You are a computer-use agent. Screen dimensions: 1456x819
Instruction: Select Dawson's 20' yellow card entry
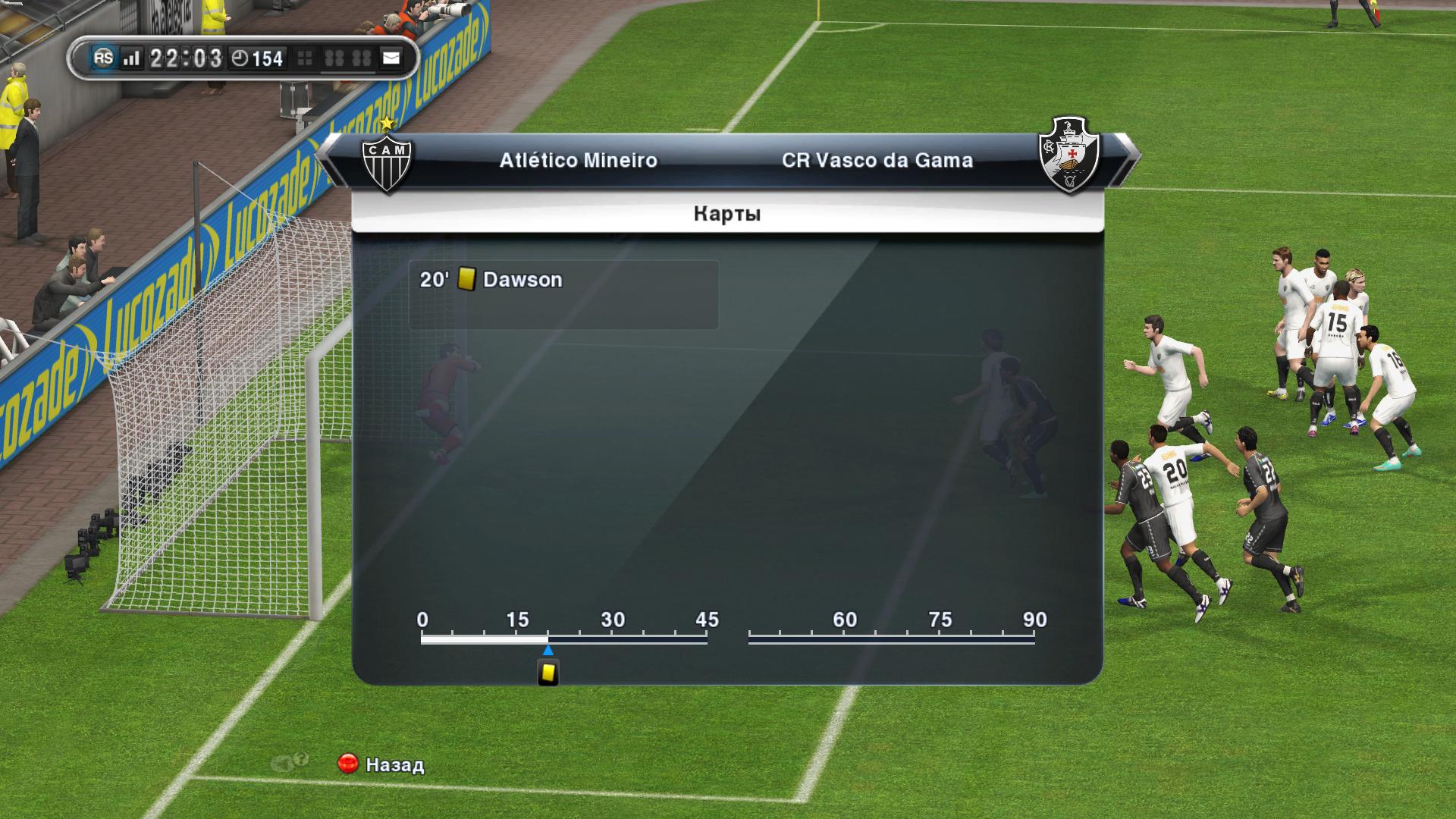point(563,294)
